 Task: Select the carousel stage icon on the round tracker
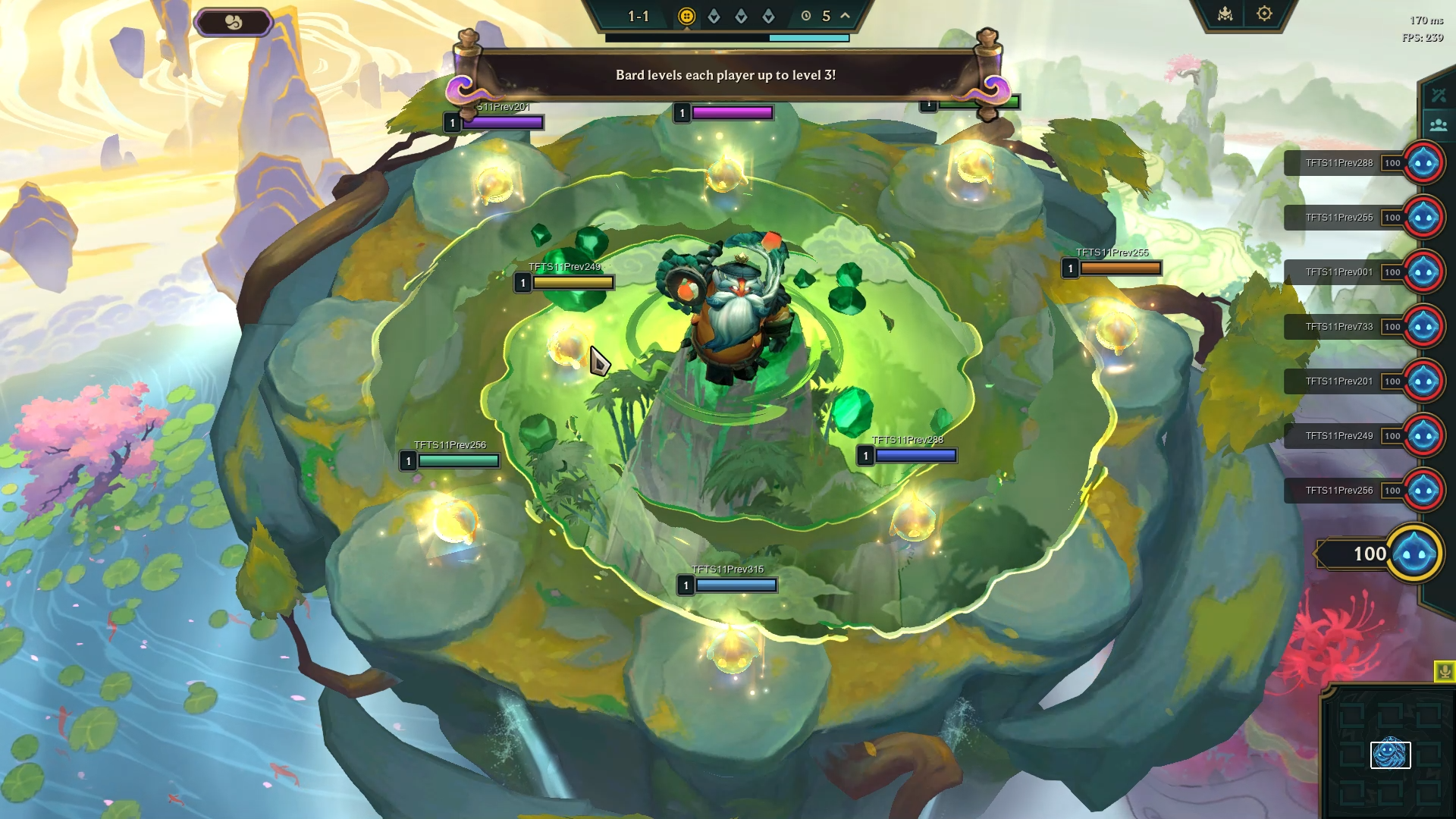686,16
